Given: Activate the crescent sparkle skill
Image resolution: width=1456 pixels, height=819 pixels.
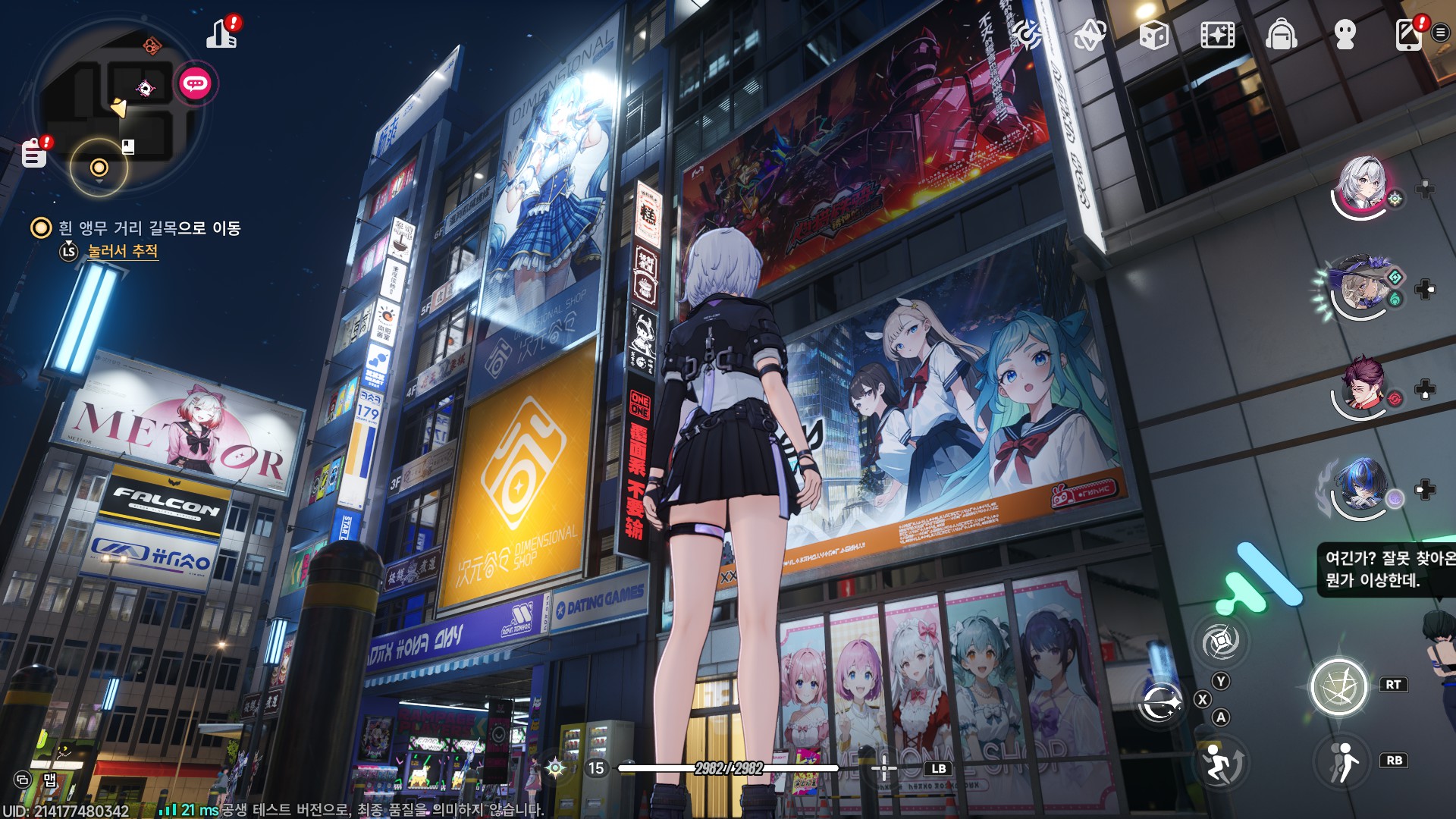Looking at the screenshot, I should point(1159,703).
